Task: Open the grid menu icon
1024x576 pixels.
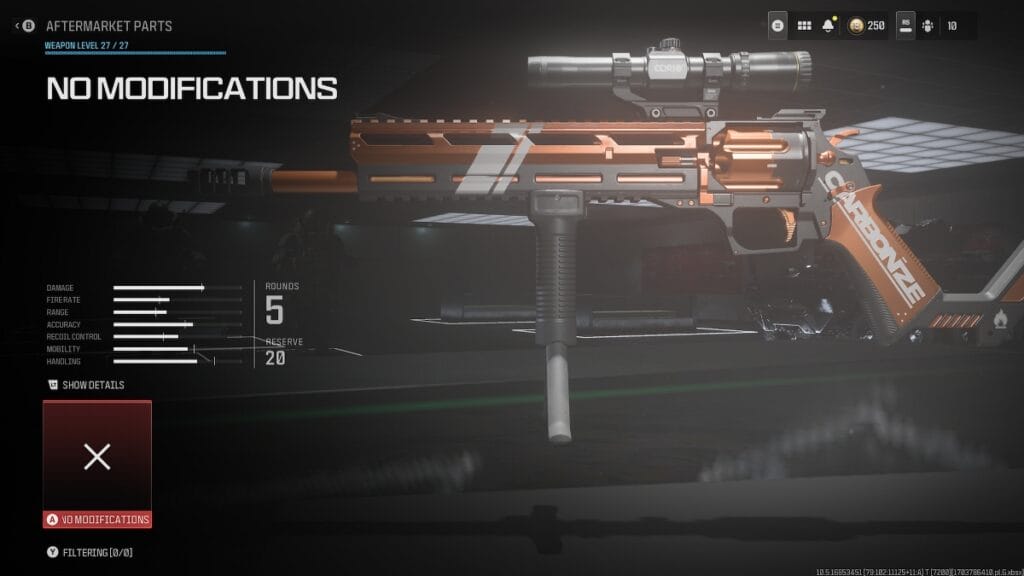Action: coord(804,25)
